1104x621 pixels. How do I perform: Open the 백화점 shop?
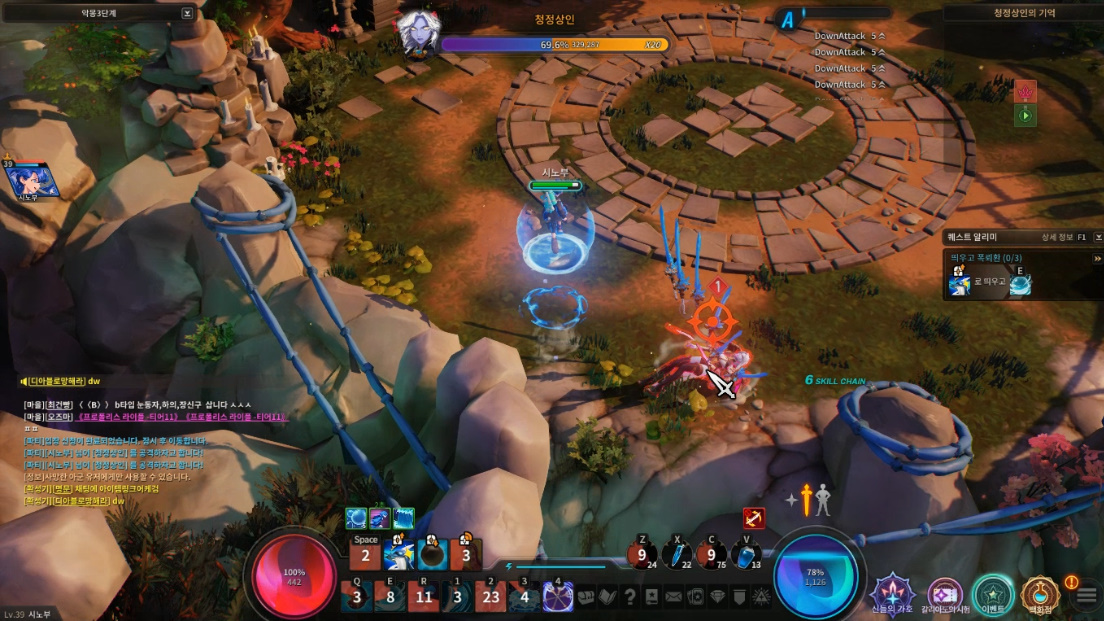pyautogui.click(x=1041, y=594)
